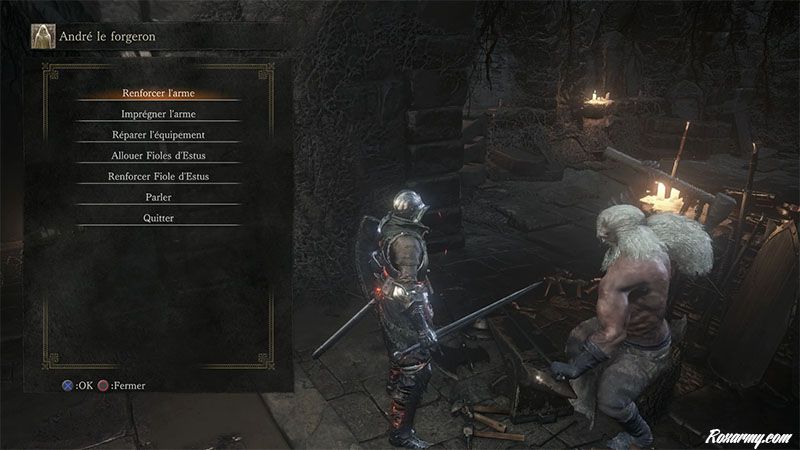Image resolution: width=800 pixels, height=450 pixels.
Task: Select Renforcer l'arme option
Action: point(159,93)
